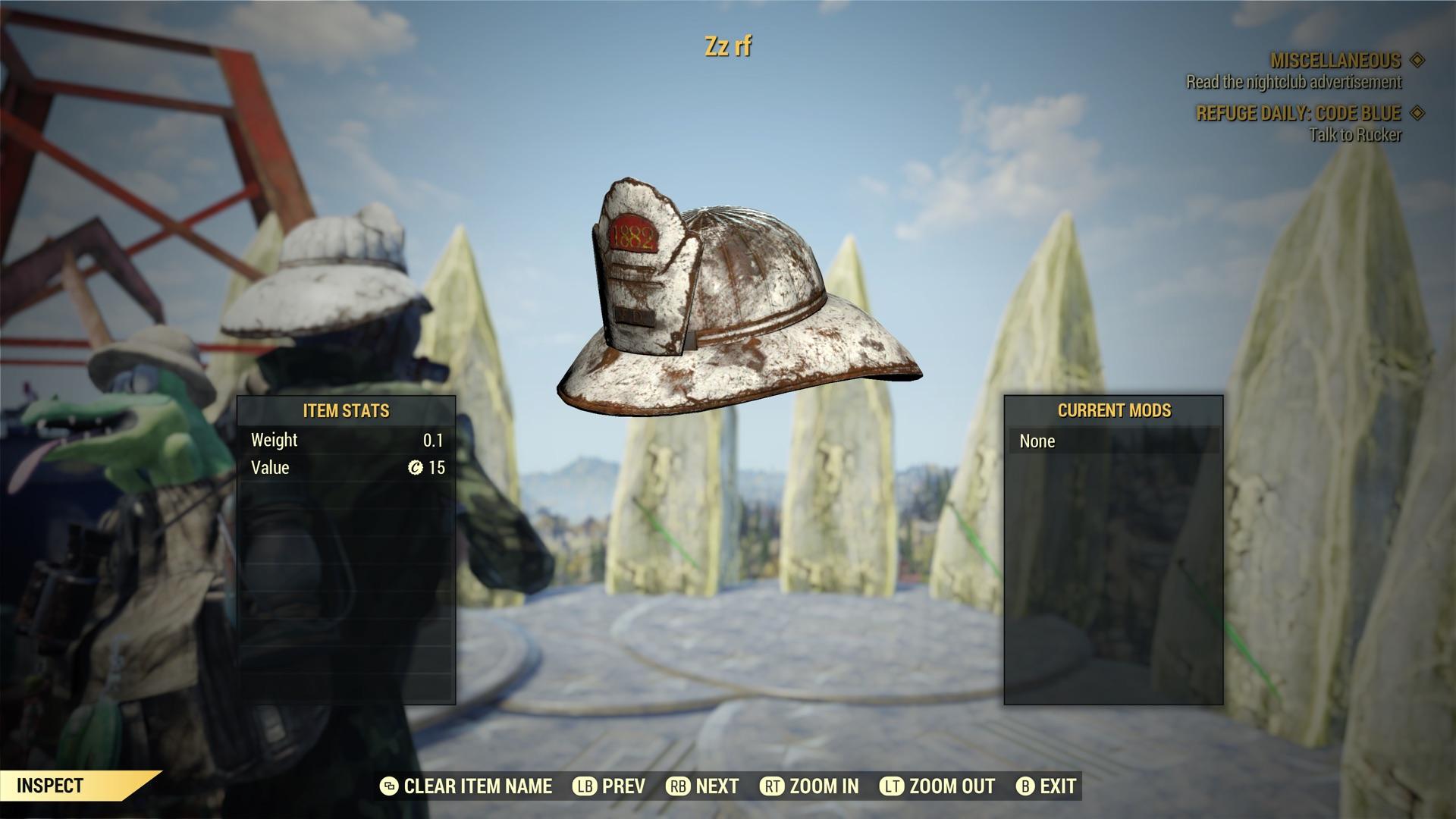The image size is (1456, 819).
Task: Select the quest objective 'Talk to Rucker'
Action: [1355, 135]
